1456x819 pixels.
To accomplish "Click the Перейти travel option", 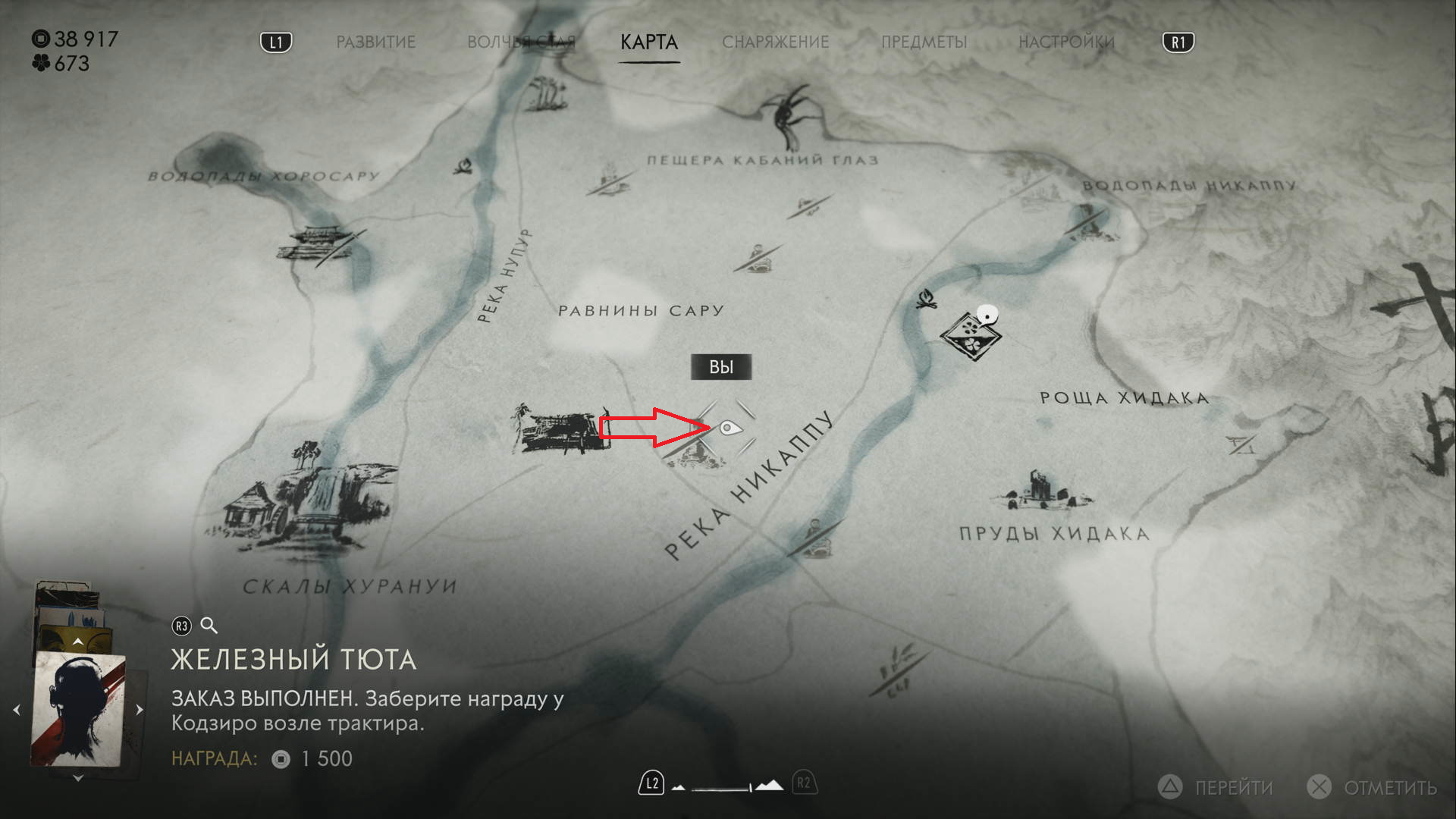I will pos(1219,788).
